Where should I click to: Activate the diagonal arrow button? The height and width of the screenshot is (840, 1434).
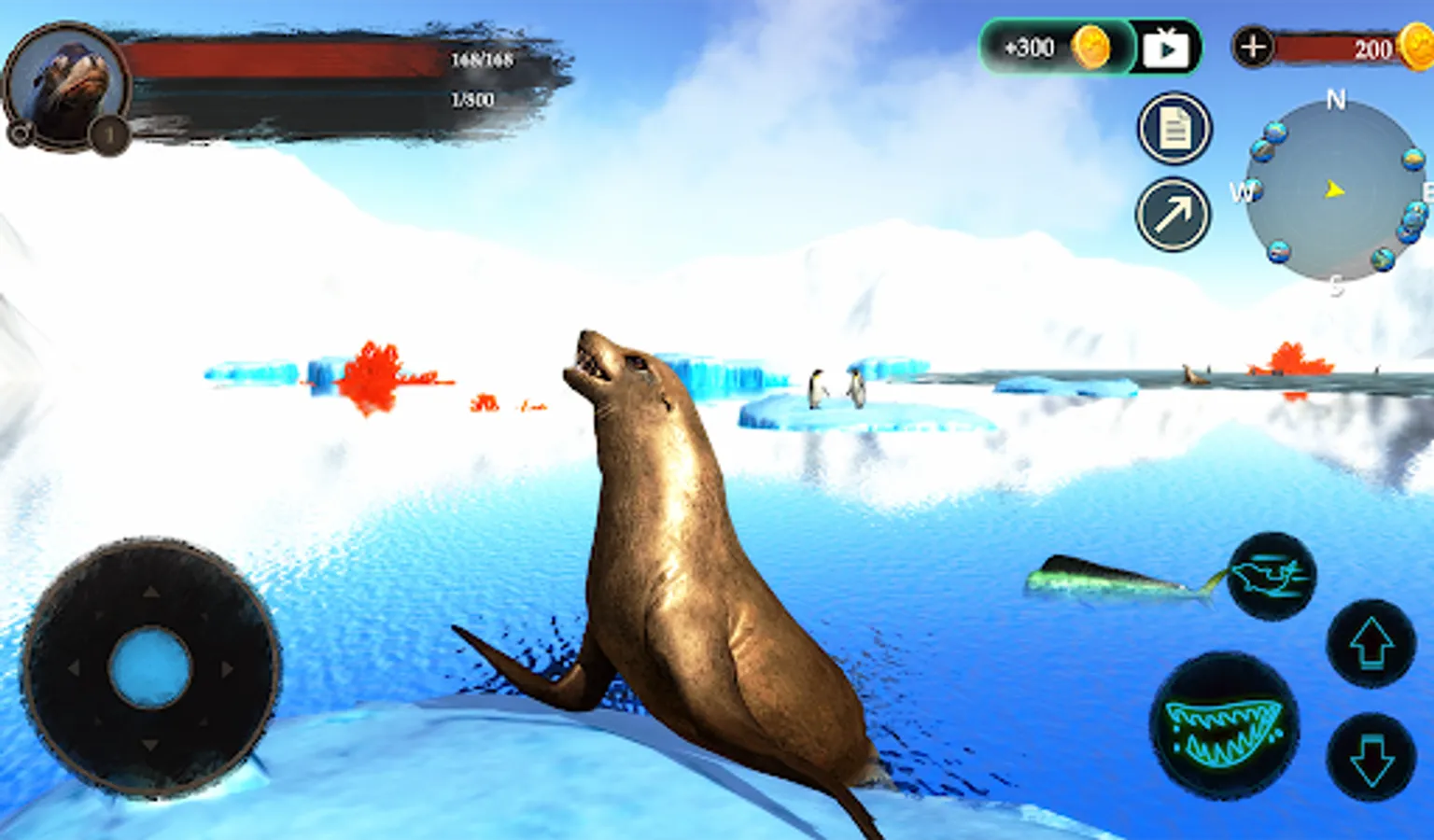click(1173, 215)
